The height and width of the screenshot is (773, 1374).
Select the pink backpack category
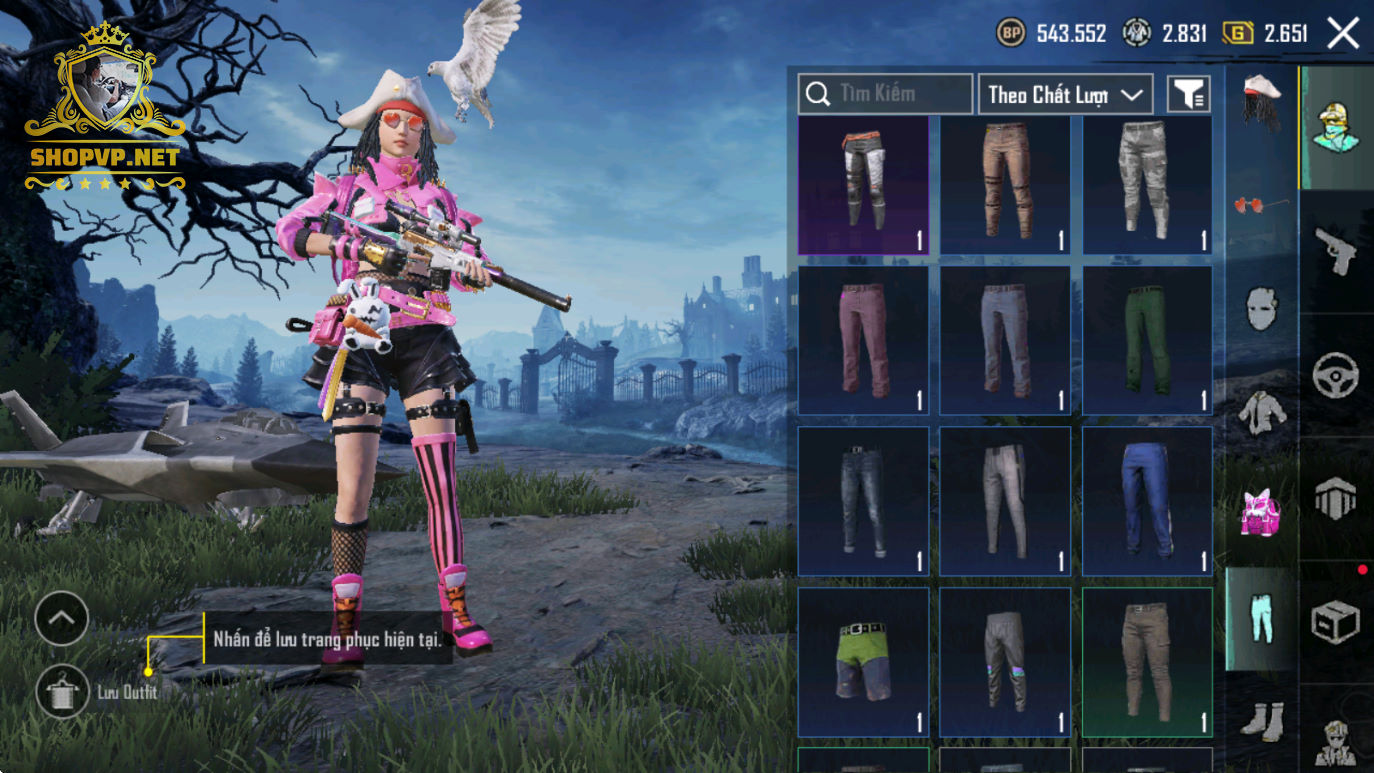click(1261, 513)
